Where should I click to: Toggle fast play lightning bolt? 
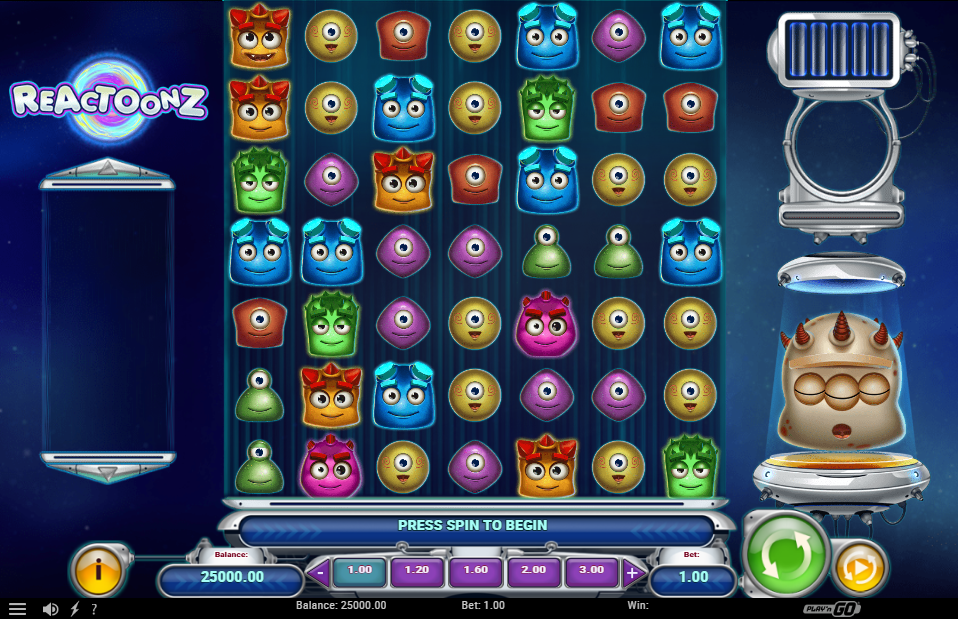click(x=74, y=608)
